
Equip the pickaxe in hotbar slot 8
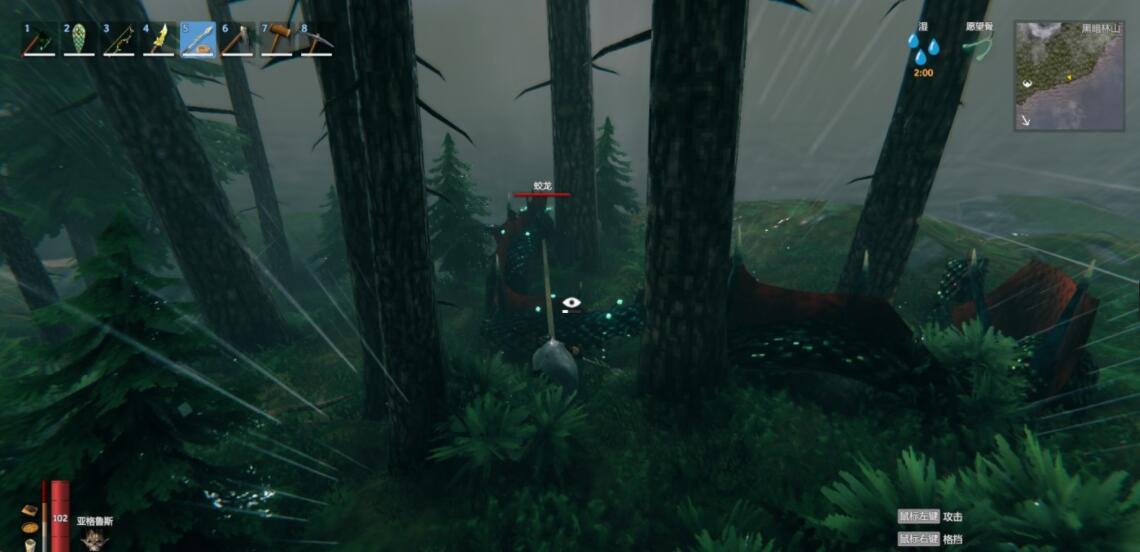pyautogui.click(x=317, y=40)
